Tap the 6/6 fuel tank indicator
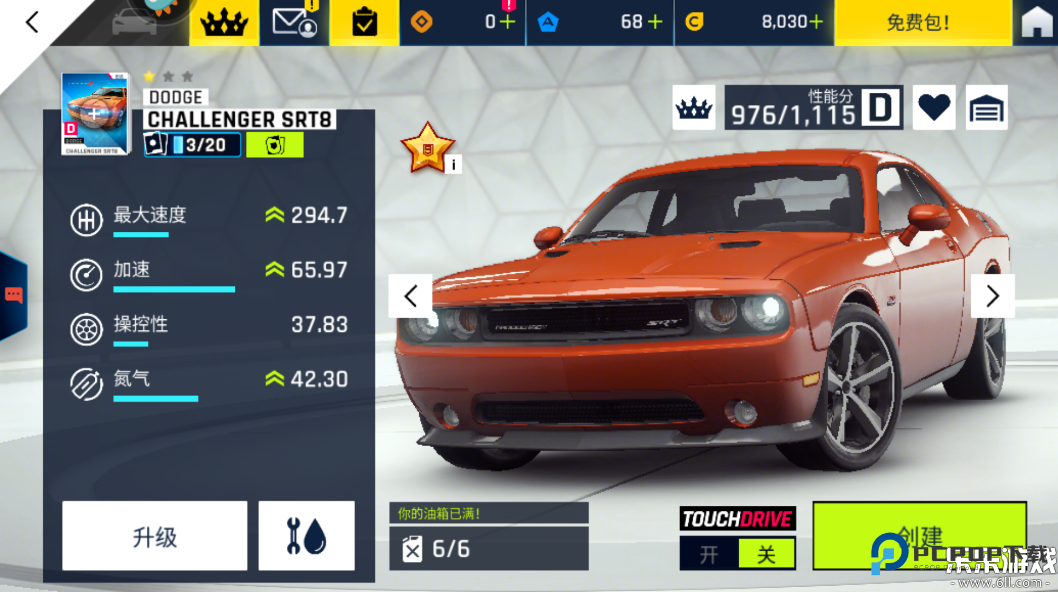This screenshot has width=1058, height=592. click(488, 549)
